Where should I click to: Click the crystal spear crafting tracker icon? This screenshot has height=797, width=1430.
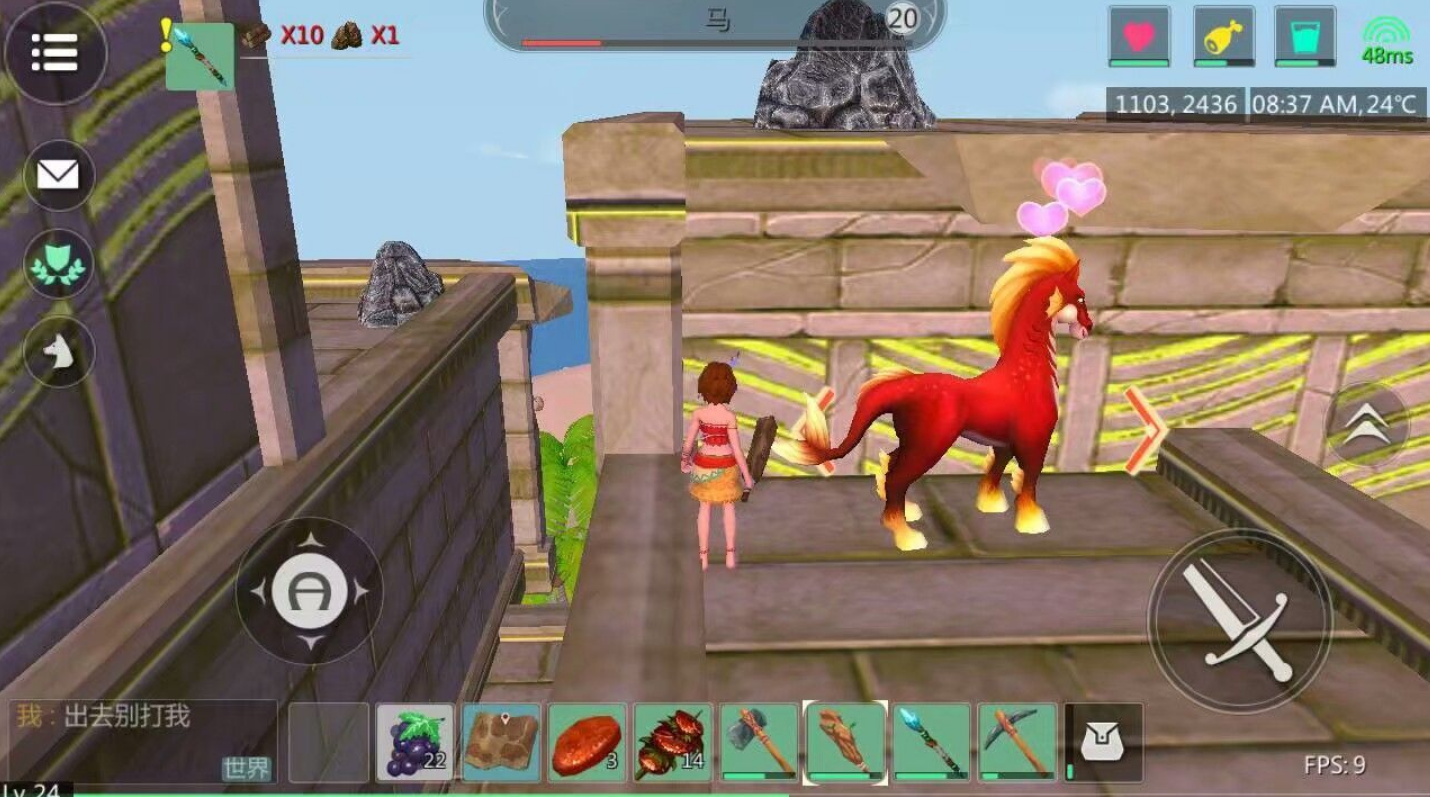point(199,56)
